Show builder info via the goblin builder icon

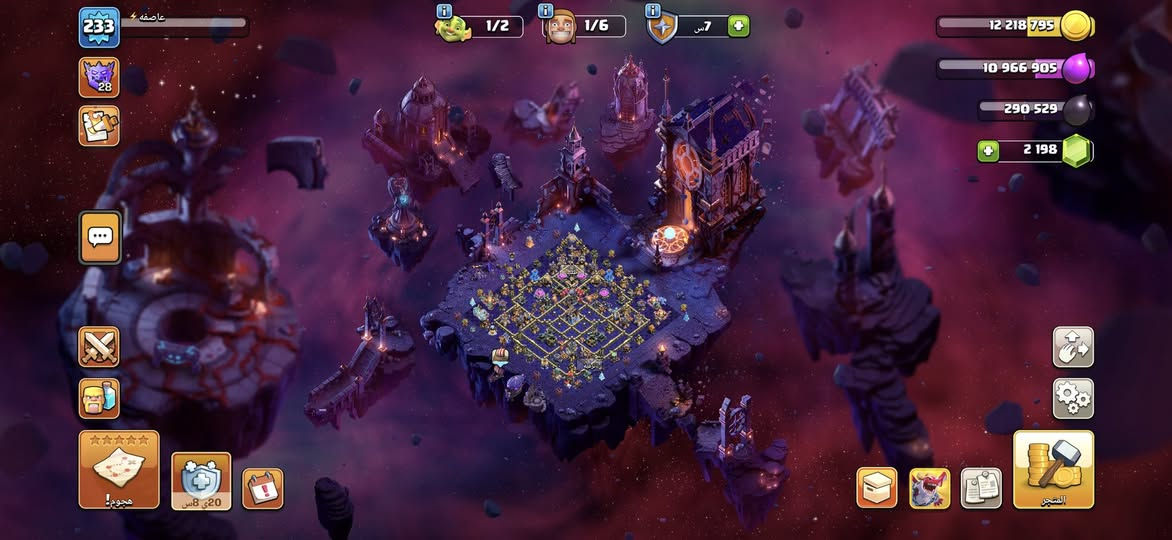(453, 26)
